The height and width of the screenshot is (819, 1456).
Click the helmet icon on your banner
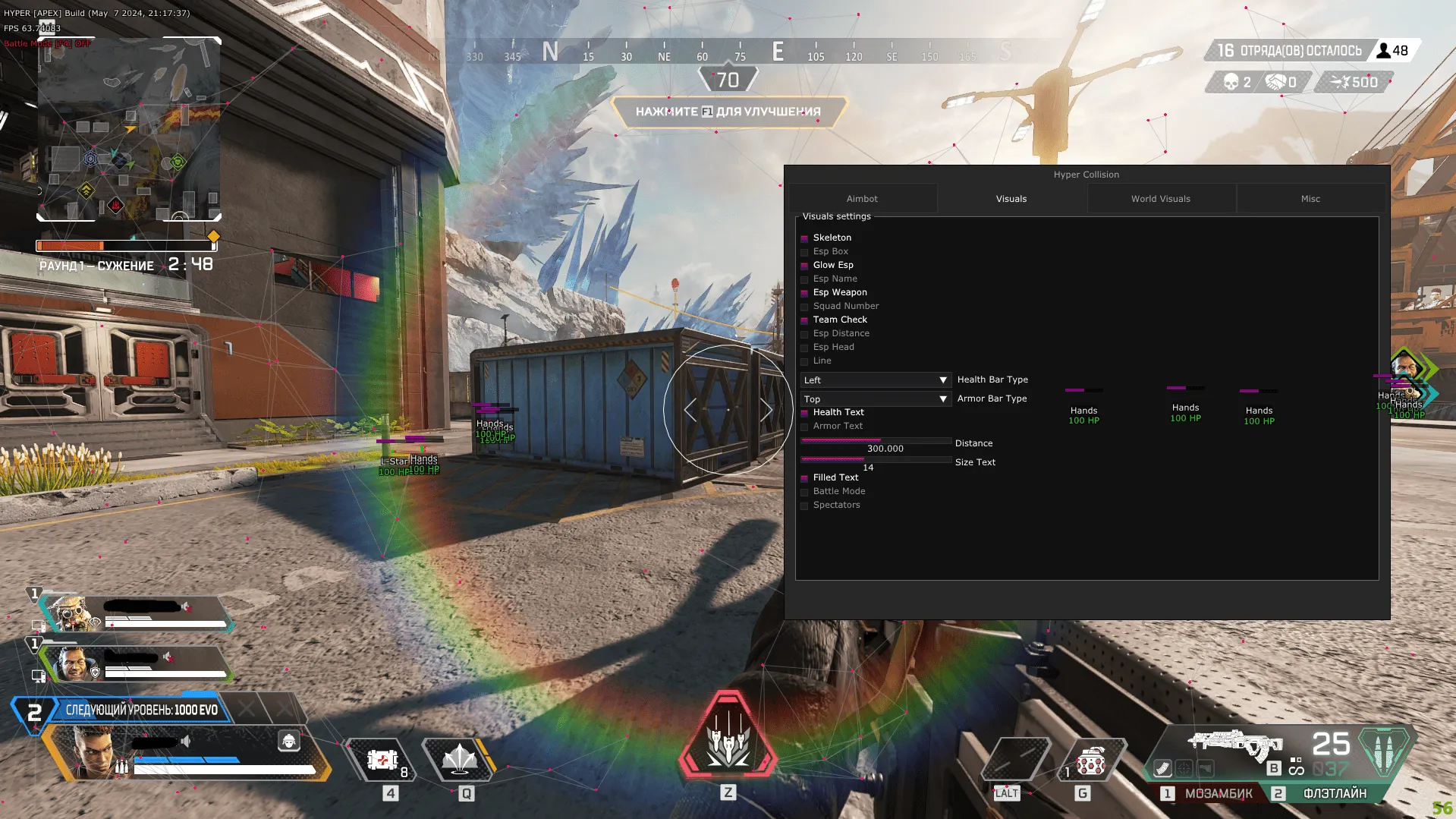pyautogui.click(x=289, y=741)
